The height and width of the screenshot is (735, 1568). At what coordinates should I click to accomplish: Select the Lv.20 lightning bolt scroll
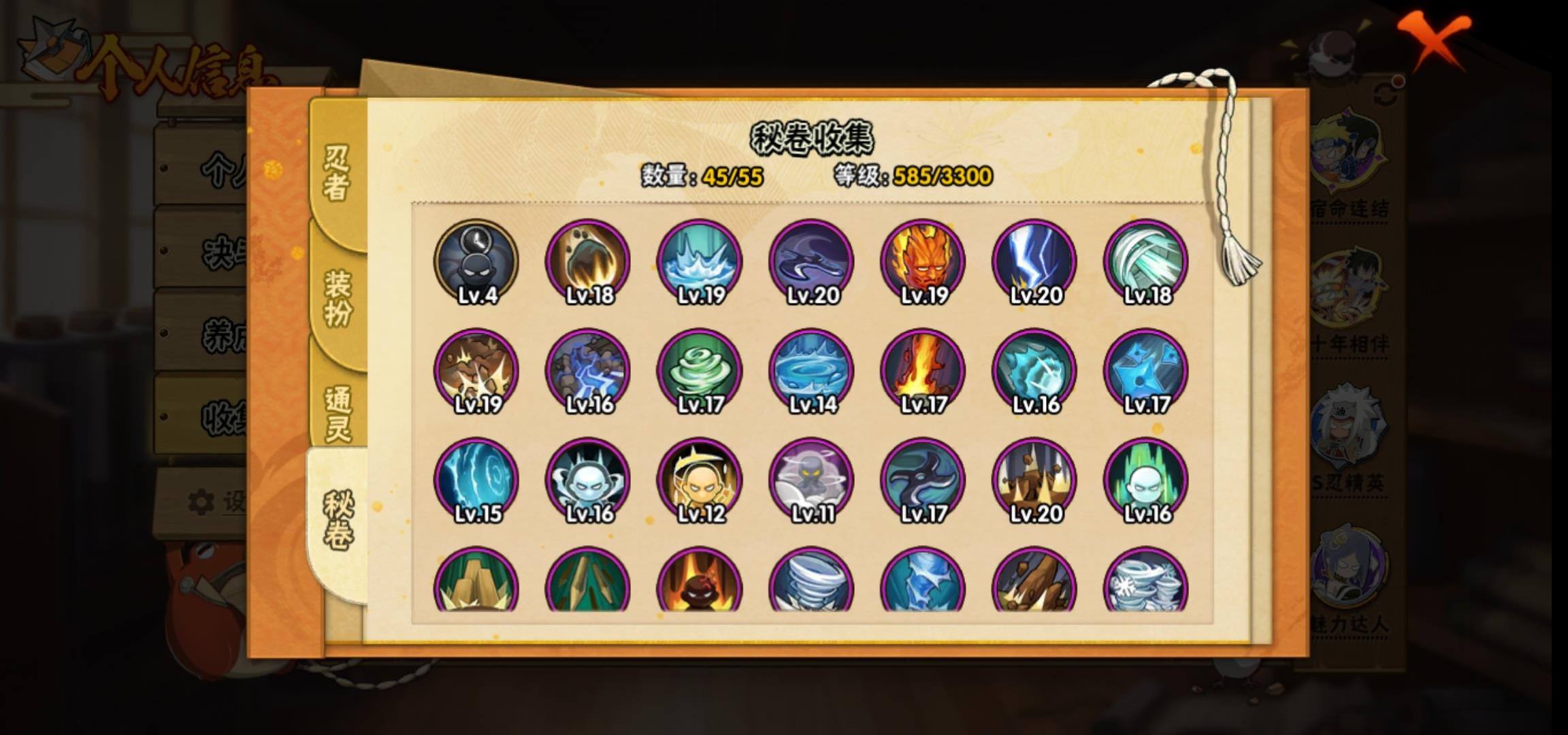tap(1034, 261)
